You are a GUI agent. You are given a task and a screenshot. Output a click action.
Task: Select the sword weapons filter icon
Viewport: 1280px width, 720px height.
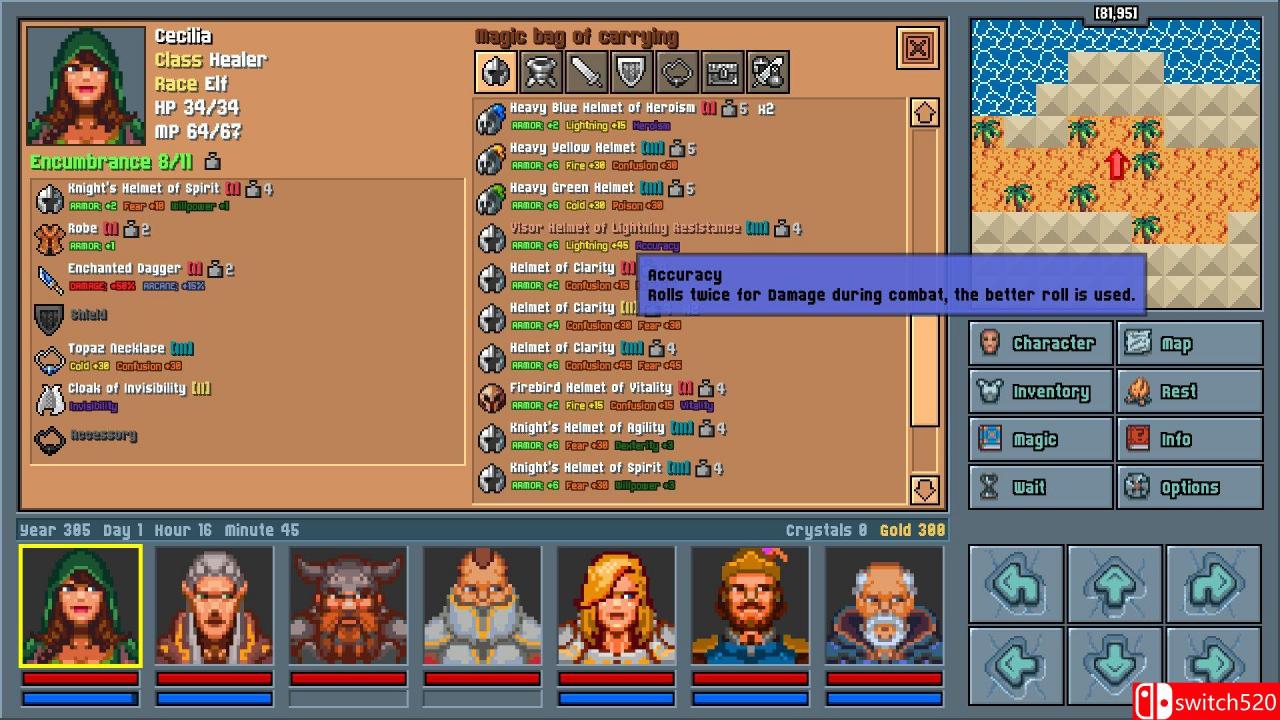[585, 71]
